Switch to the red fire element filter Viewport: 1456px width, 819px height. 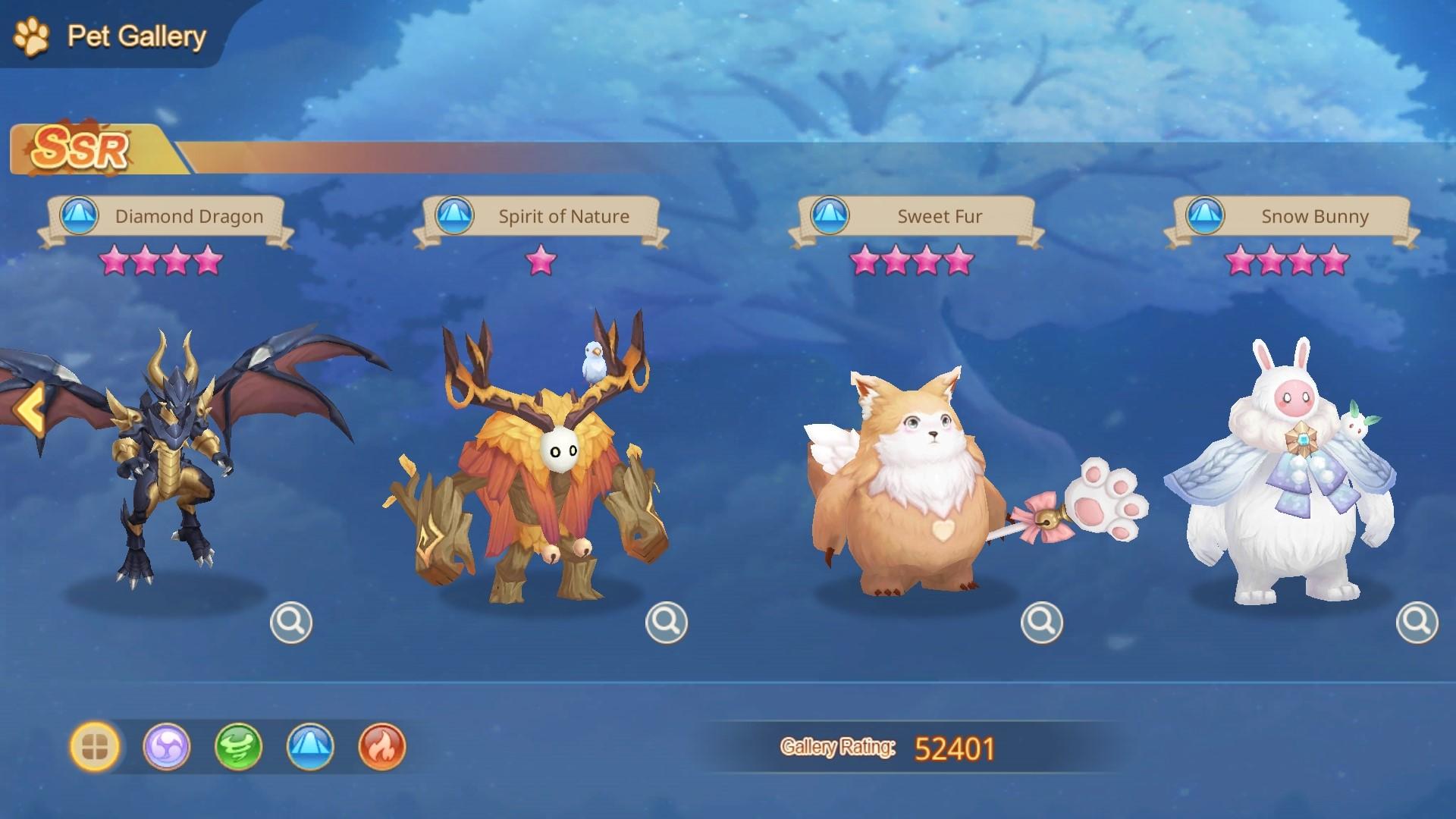point(381,747)
